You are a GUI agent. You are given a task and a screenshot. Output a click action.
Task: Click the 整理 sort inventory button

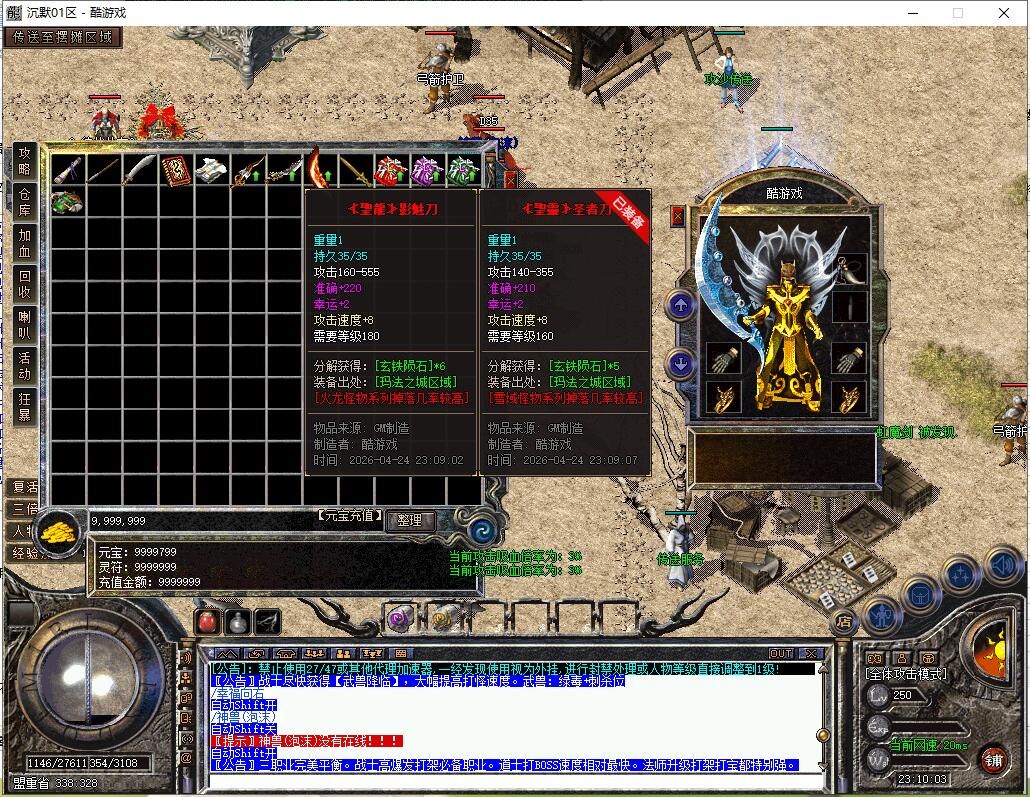(409, 520)
